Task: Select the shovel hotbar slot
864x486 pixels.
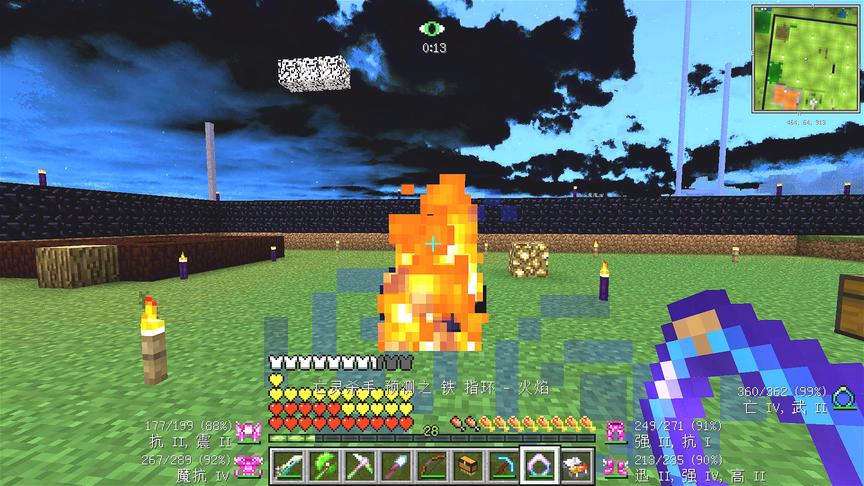Action: [x=395, y=464]
